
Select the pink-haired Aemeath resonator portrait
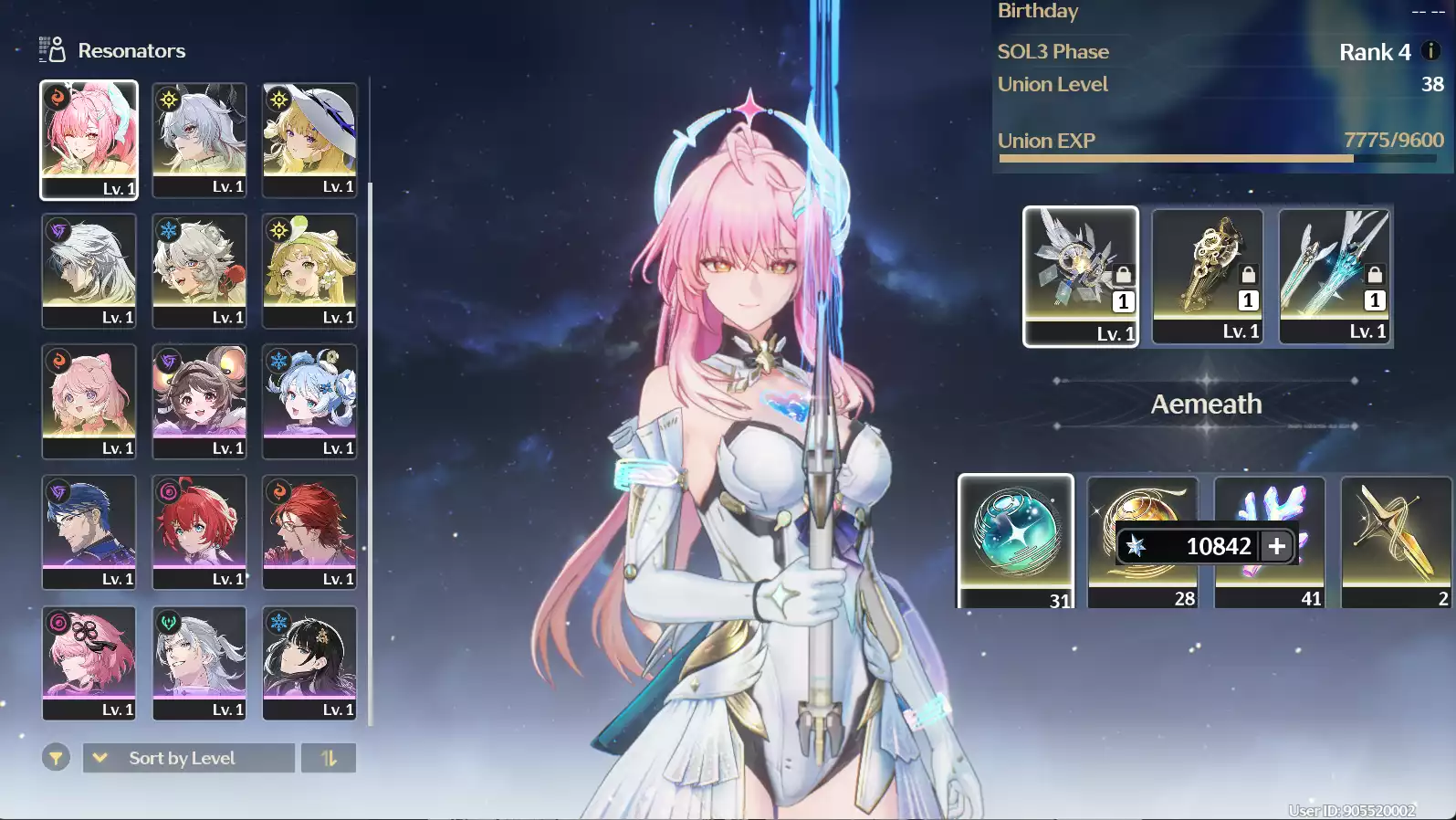pos(89,139)
